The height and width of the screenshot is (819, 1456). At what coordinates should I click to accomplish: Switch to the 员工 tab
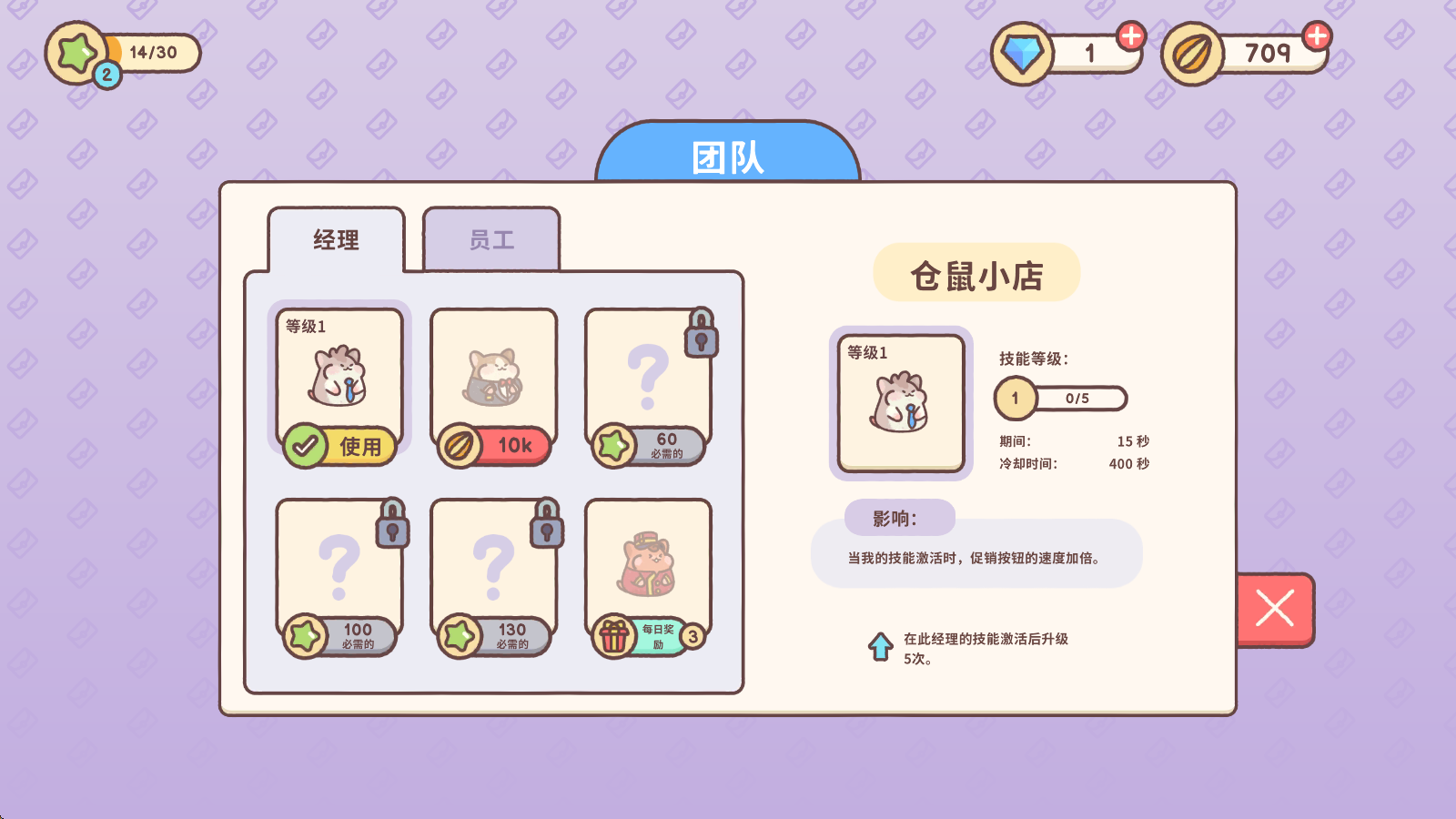[x=490, y=238]
